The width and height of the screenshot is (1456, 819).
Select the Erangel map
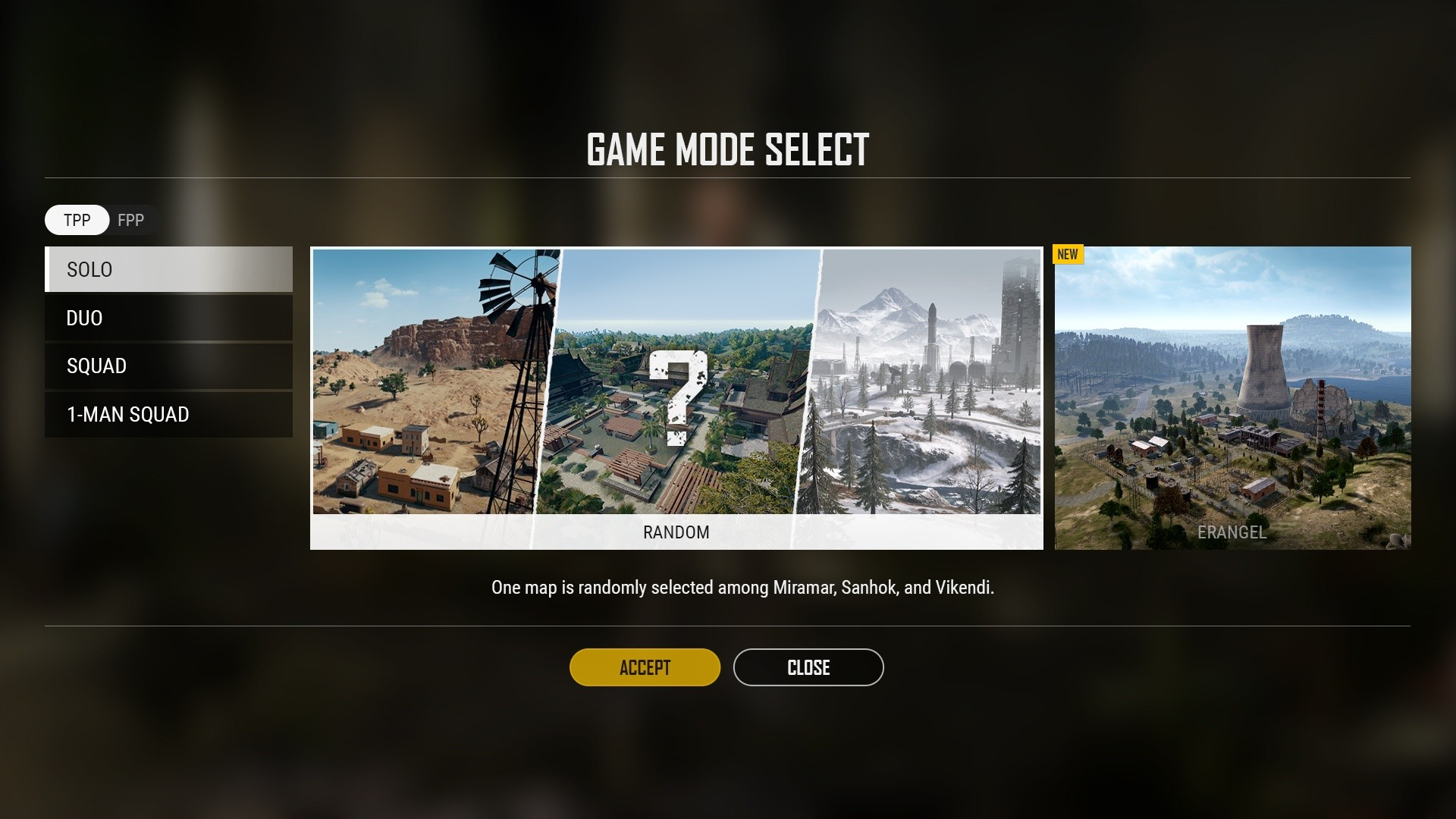pos(1232,397)
